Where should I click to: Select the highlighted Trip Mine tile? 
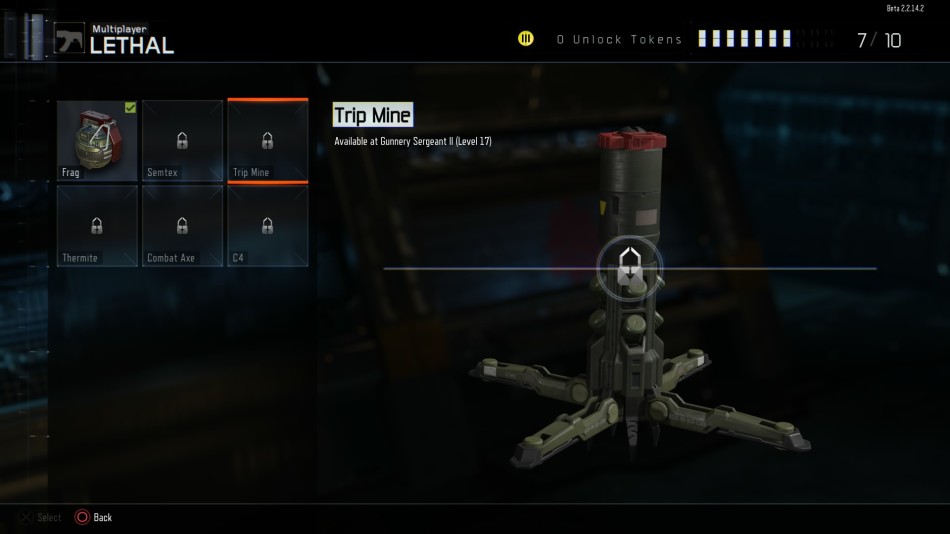(267, 141)
